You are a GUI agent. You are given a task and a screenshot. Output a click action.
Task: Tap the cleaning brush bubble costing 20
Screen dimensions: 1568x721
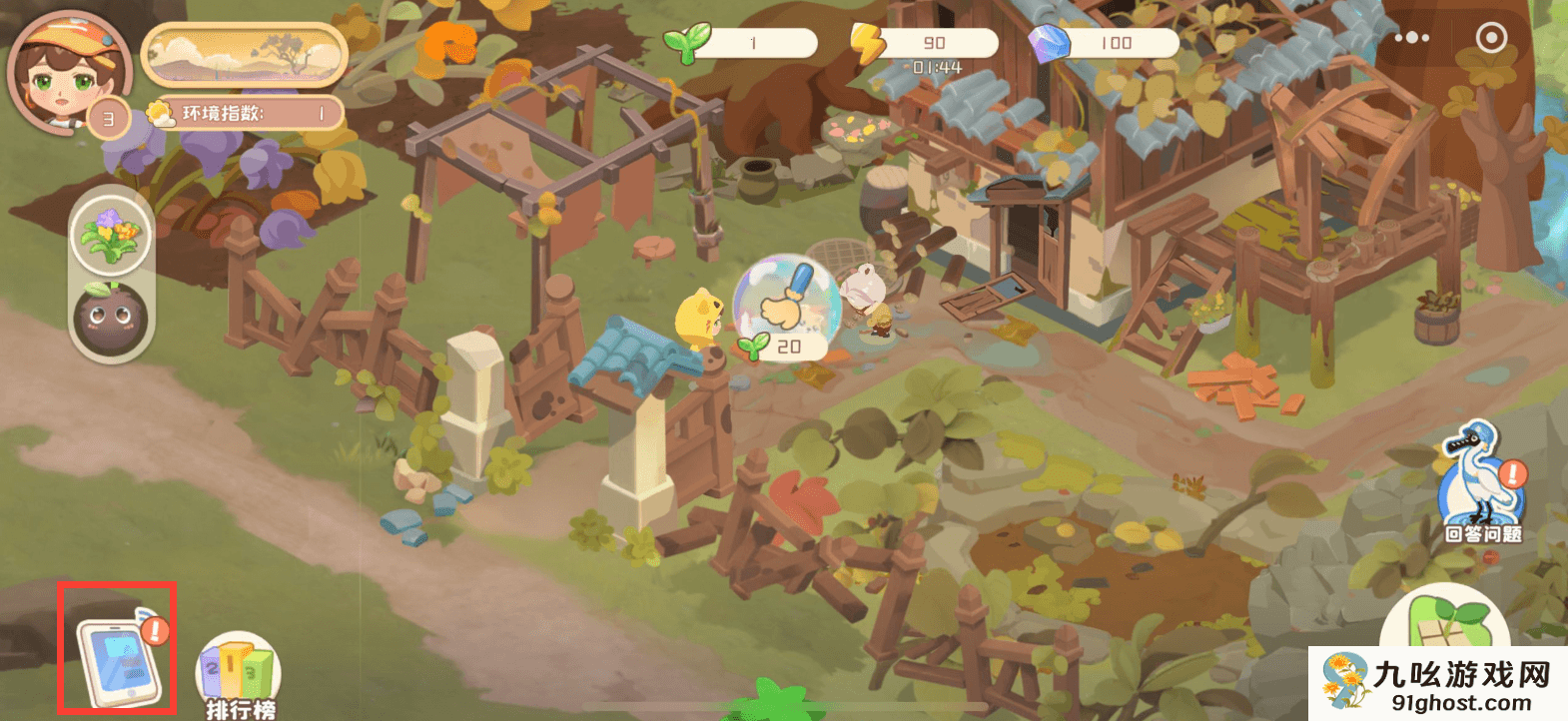784,305
